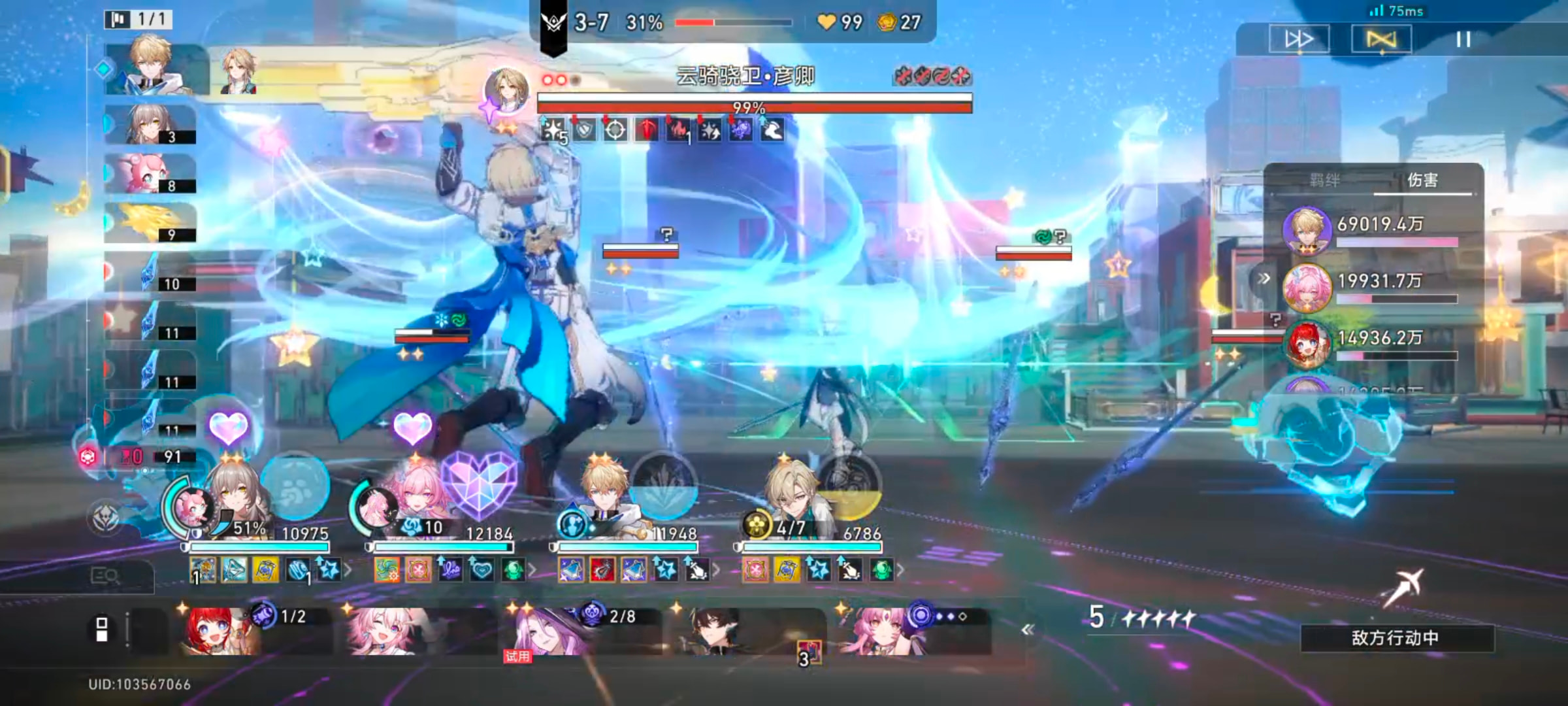The width and height of the screenshot is (1568, 706).
Task: Pause the battle
Action: point(1463,40)
